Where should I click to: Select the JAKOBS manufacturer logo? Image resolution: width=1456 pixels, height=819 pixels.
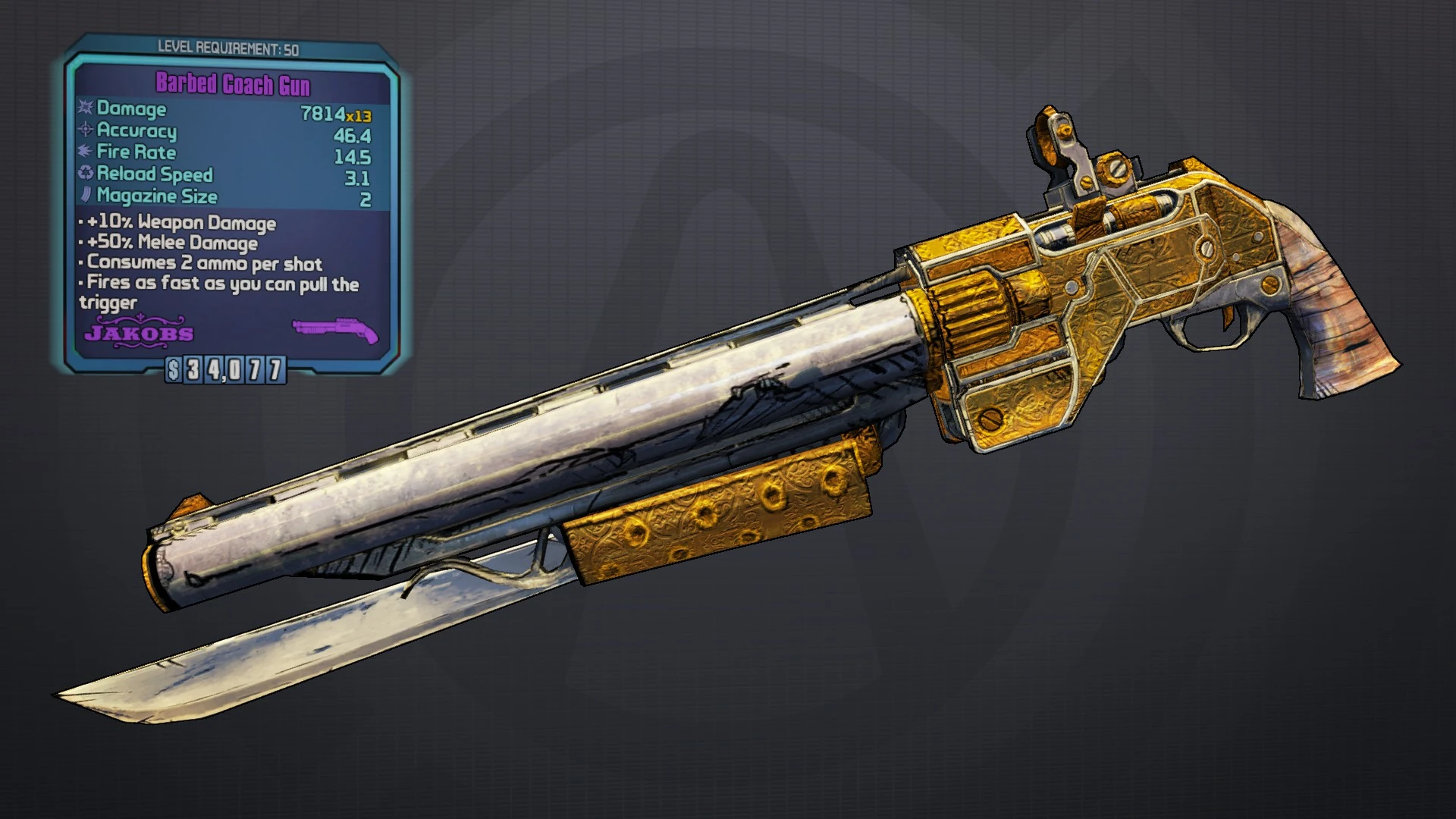pyautogui.click(x=140, y=331)
